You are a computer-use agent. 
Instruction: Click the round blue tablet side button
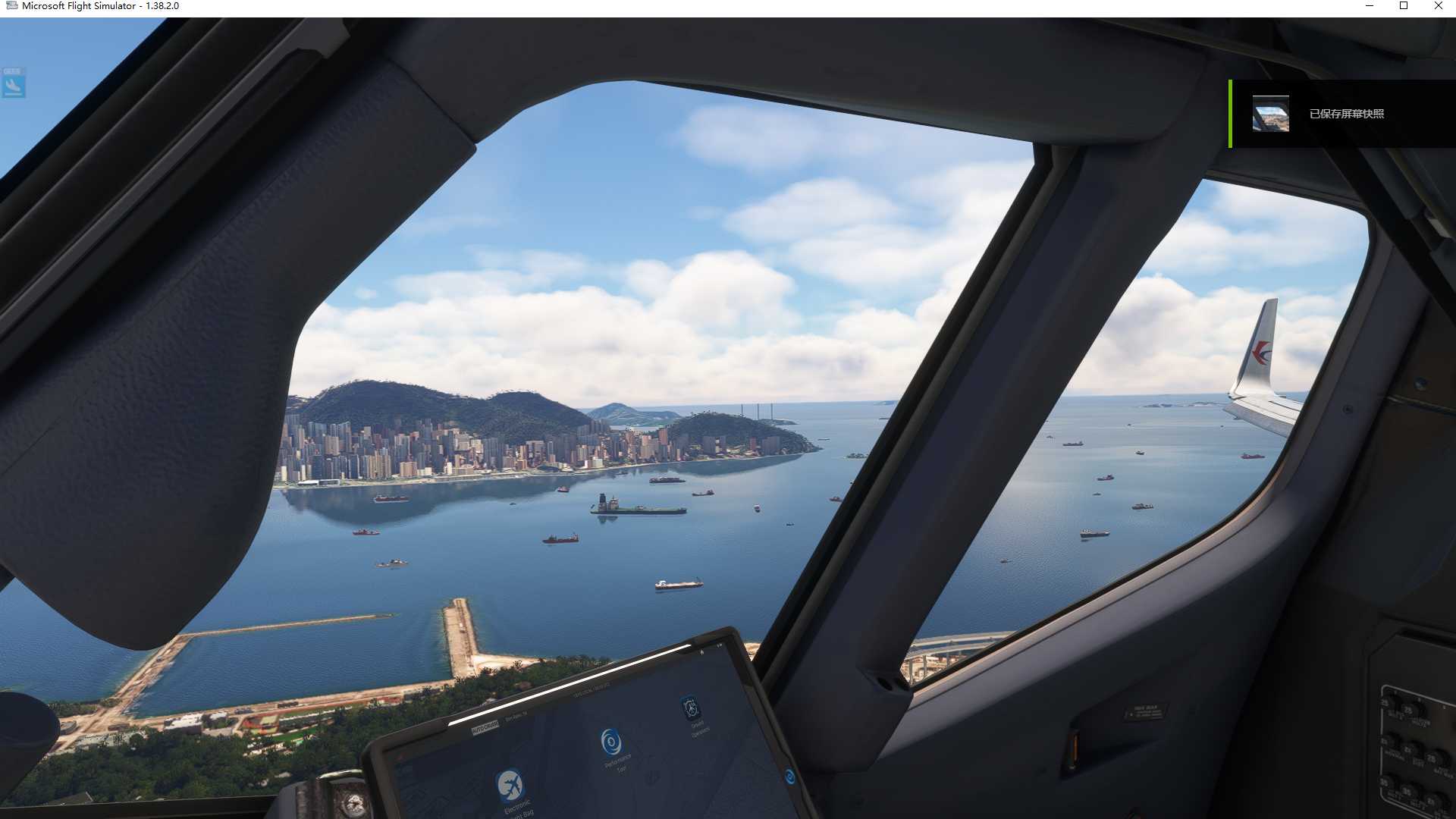click(x=789, y=777)
